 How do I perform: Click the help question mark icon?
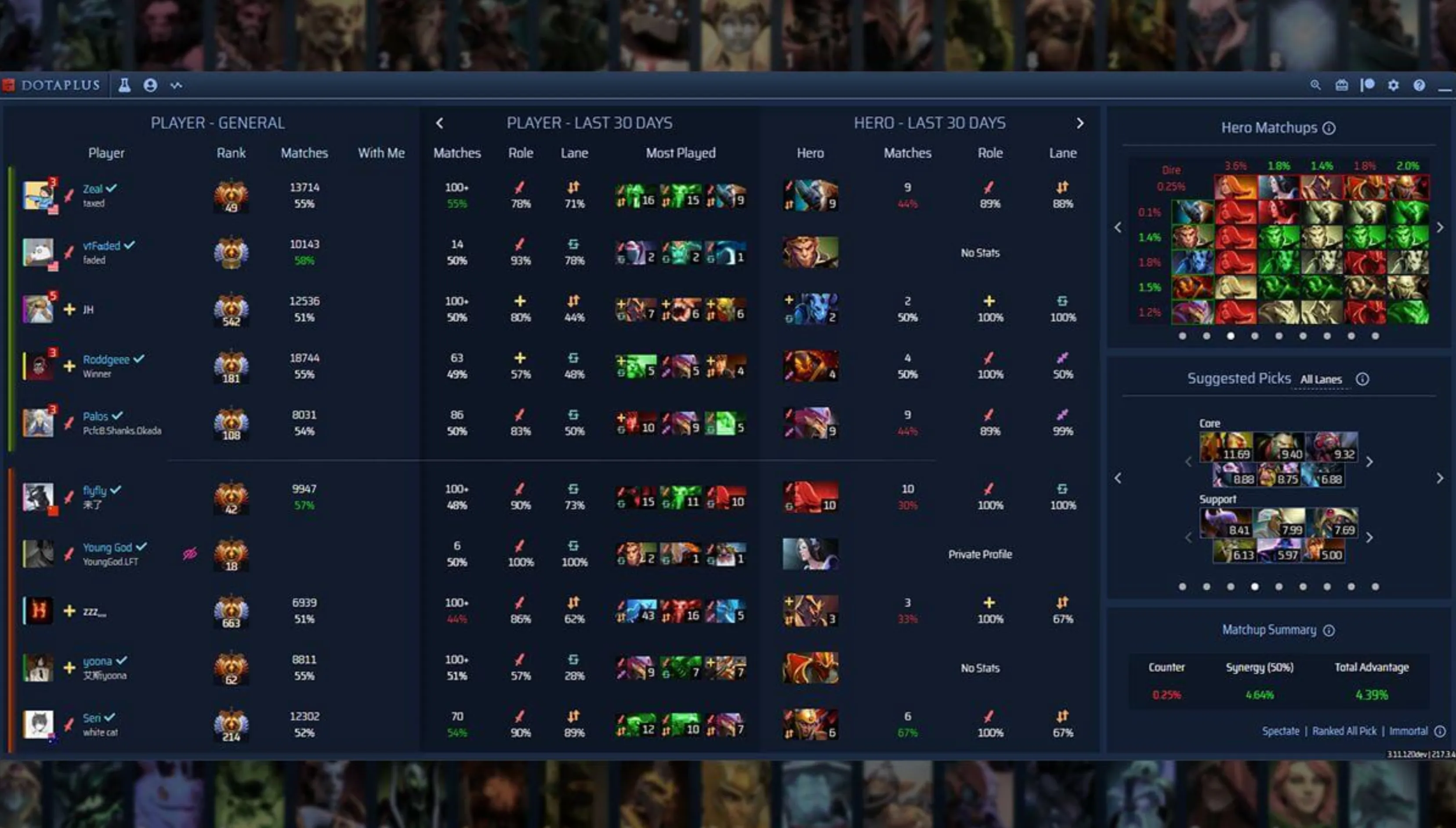[1419, 85]
